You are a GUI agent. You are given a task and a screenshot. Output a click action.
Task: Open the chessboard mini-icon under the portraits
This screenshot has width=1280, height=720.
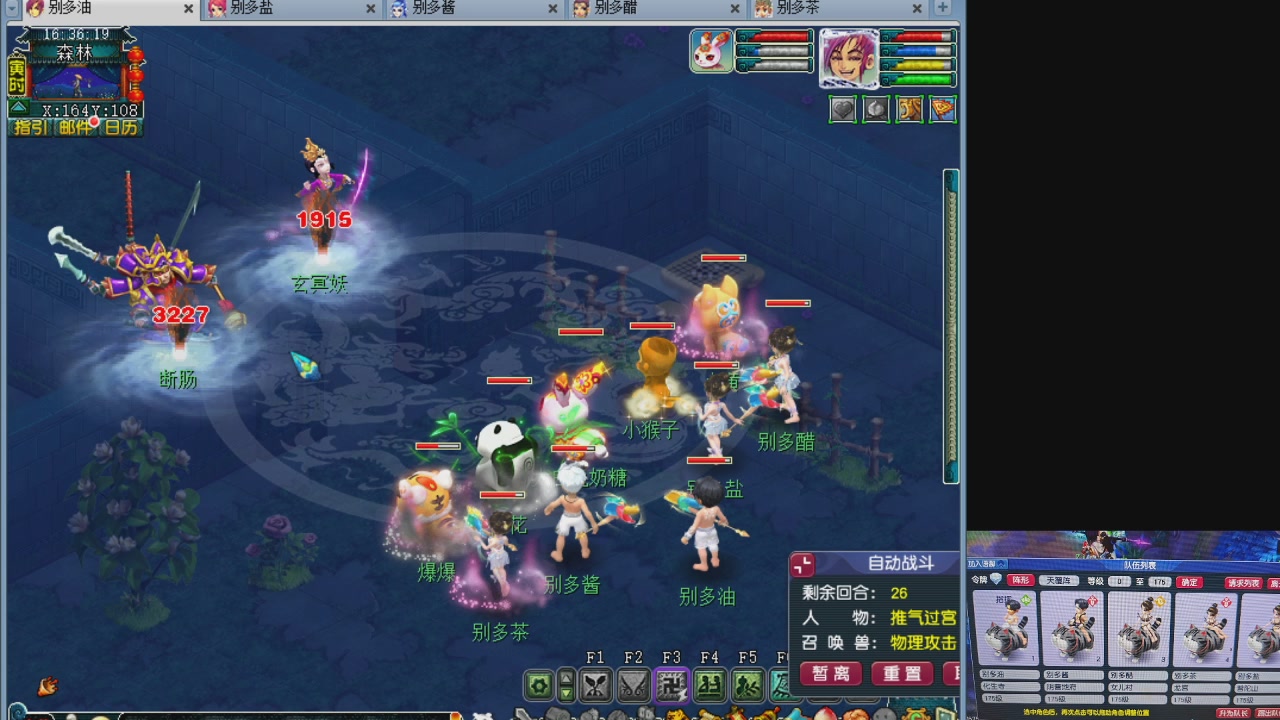(x=843, y=109)
